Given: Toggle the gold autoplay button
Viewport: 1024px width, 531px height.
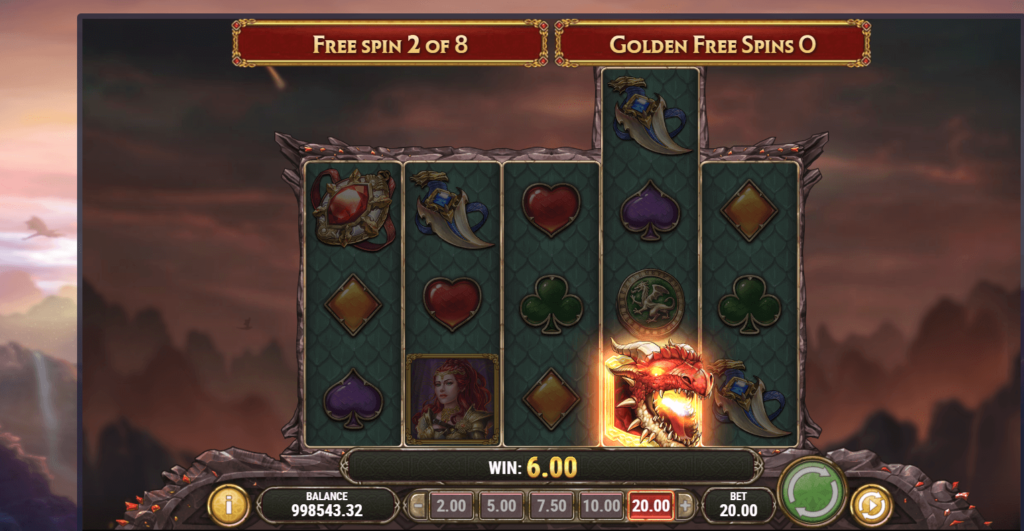Looking at the screenshot, I should click(872, 505).
